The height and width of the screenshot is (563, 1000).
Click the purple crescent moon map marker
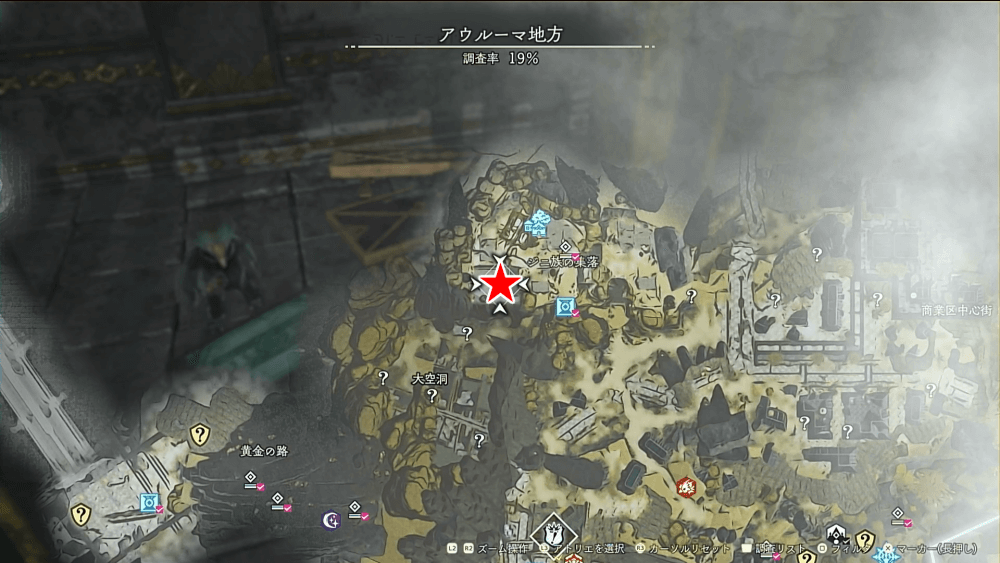pos(329,518)
